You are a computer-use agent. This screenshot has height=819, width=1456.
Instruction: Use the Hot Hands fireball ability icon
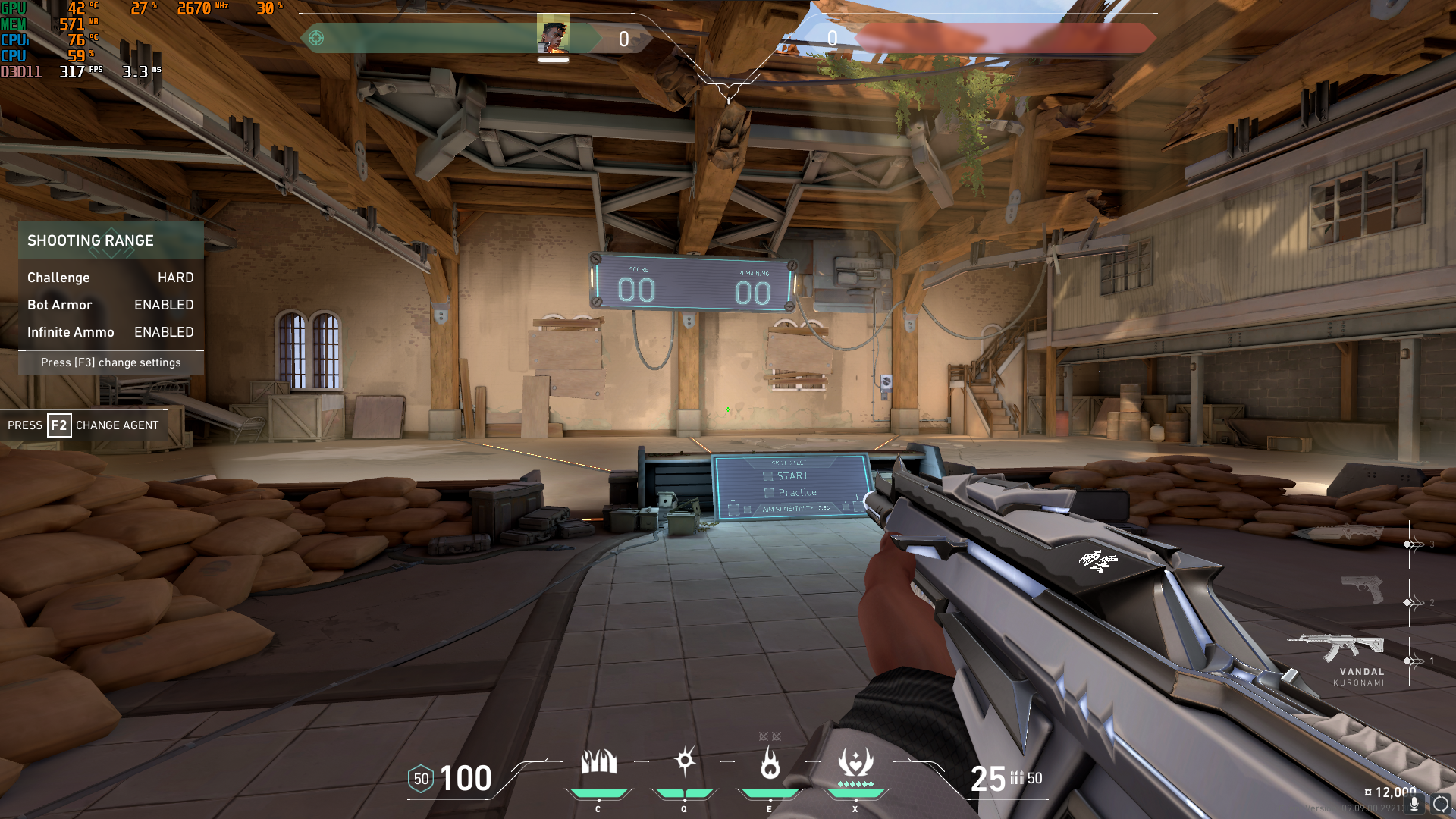770,762
